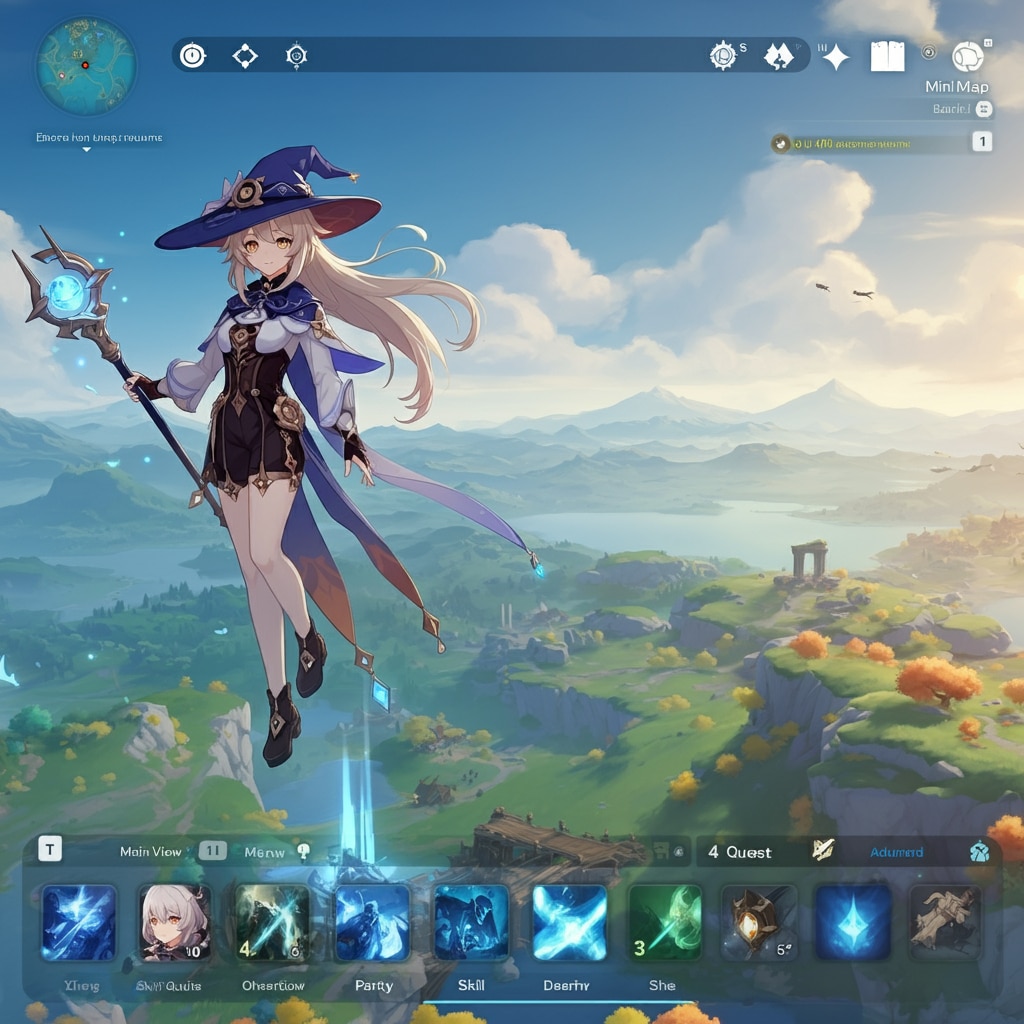The width and height of the screenshot is (1024, 1024).
Task: Select the Skill icon with dark blue figure
Action: (471, 923)
